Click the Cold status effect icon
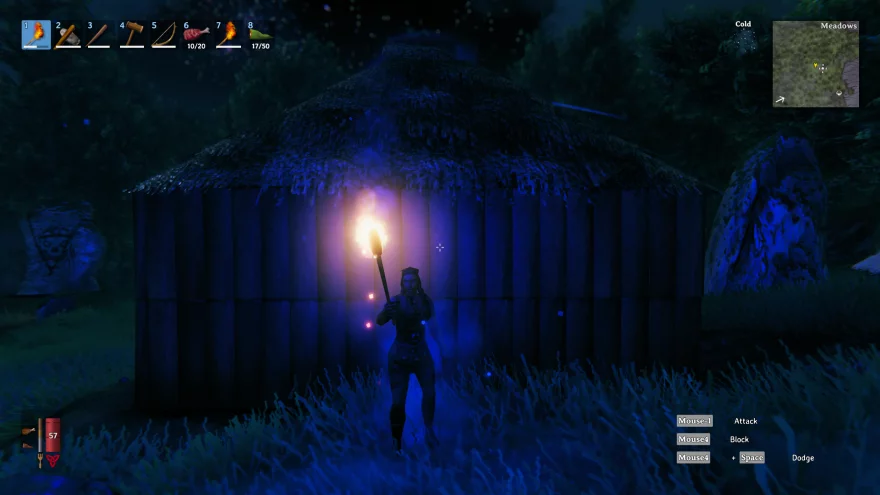 743,40
